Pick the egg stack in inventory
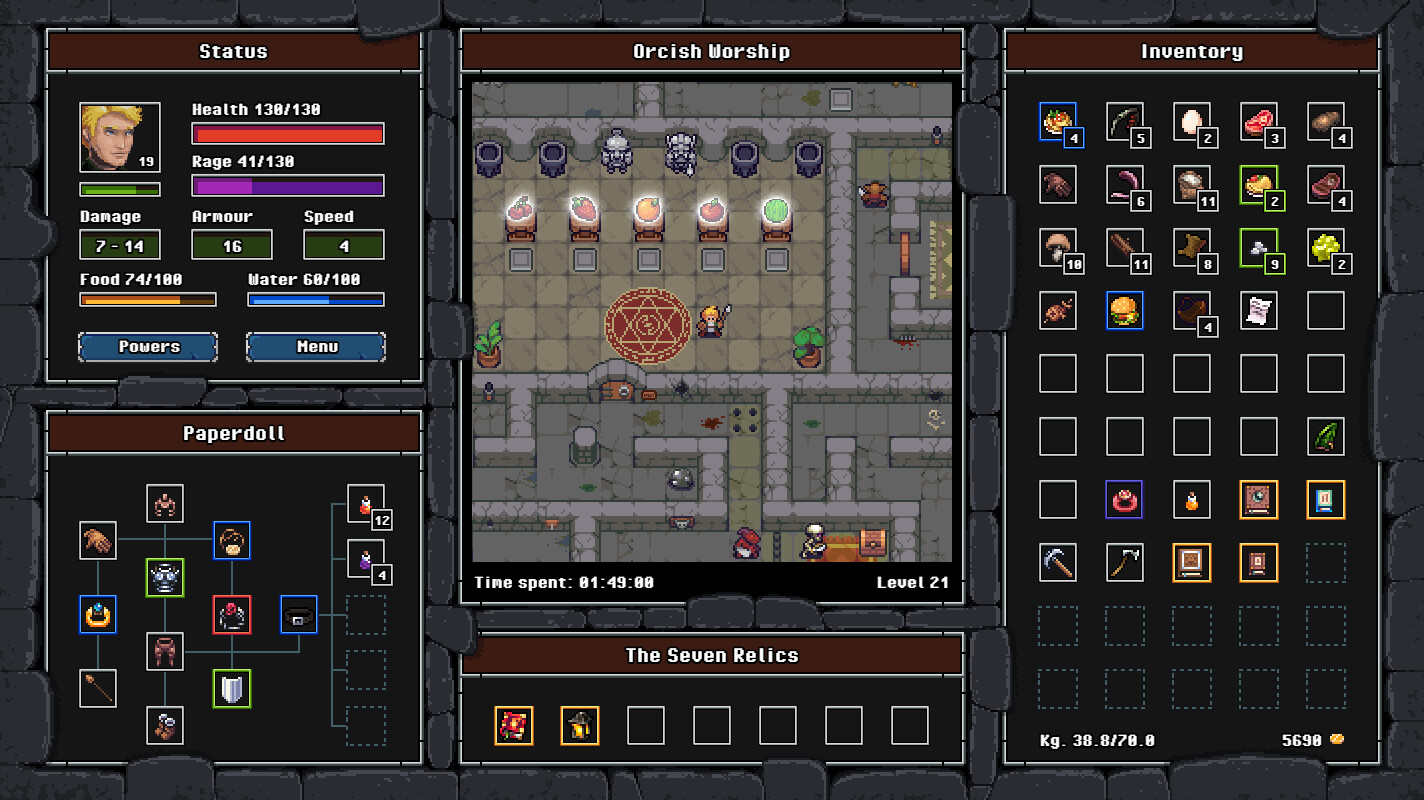 (x=1191, y=122)
